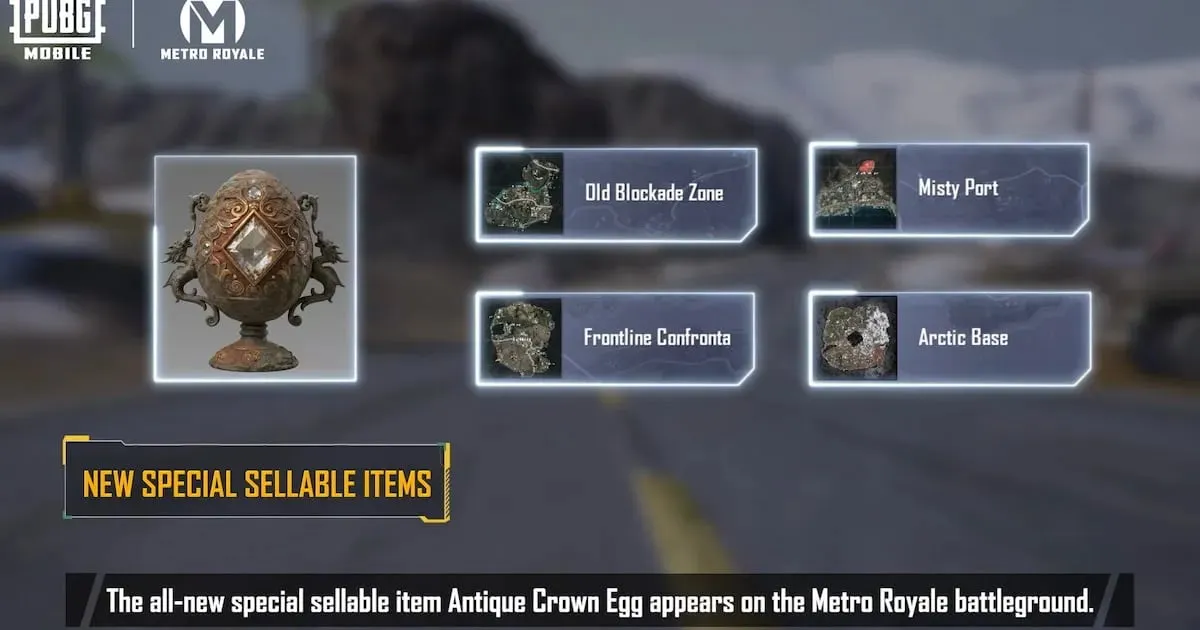
Task: Click the Antique Crown Egg item tile
Action: [255, 268]
